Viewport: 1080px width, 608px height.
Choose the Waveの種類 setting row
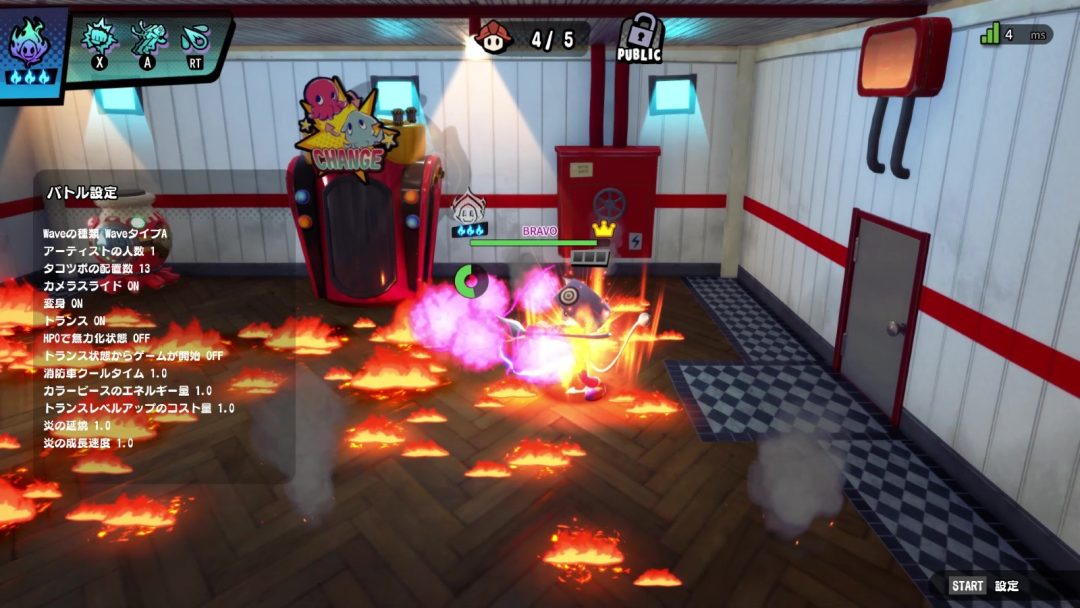click(105, 233)
